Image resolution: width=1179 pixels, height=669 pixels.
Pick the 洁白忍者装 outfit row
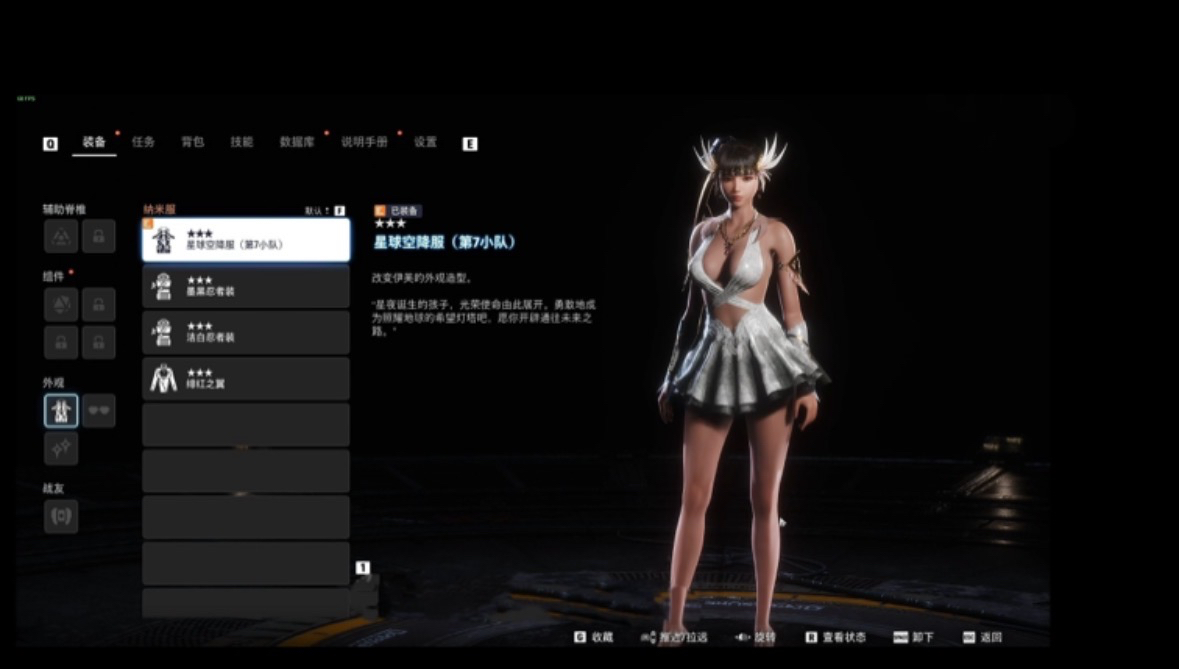point(246,333)
